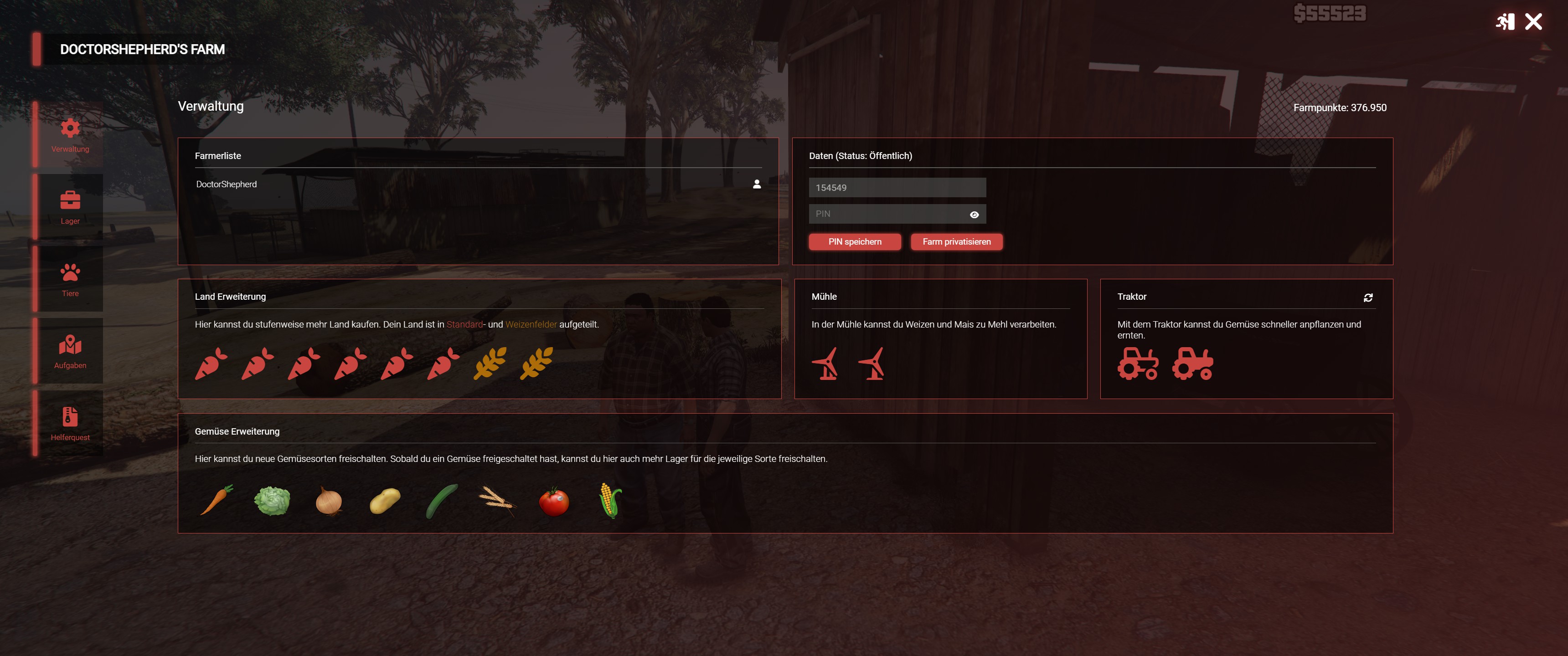Select the potato vegetable upgrade
Screen dimensions: 1568x656
[x=385, y=501]
